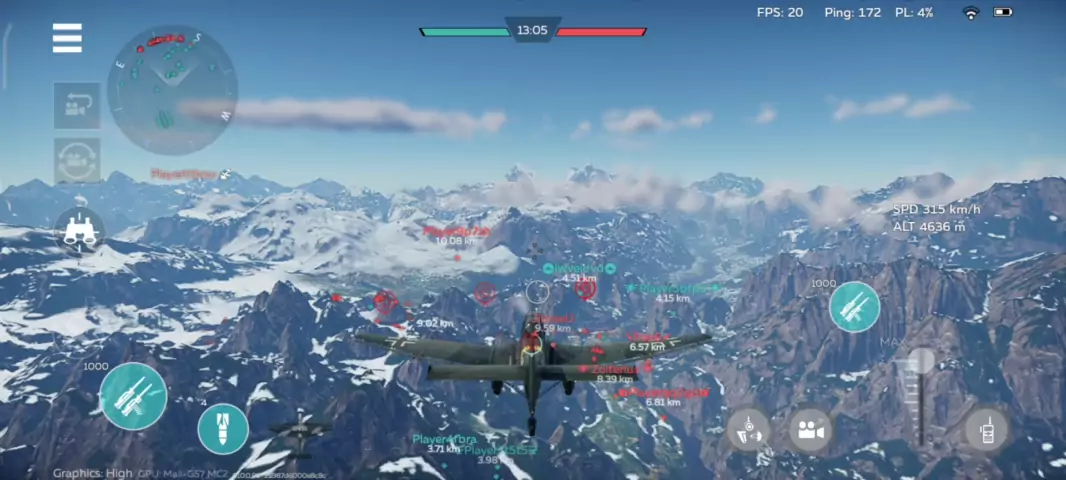The width and height of the screenshot is (1066, 480).
Task: Select the target lock button
Action: click(748, 430)
